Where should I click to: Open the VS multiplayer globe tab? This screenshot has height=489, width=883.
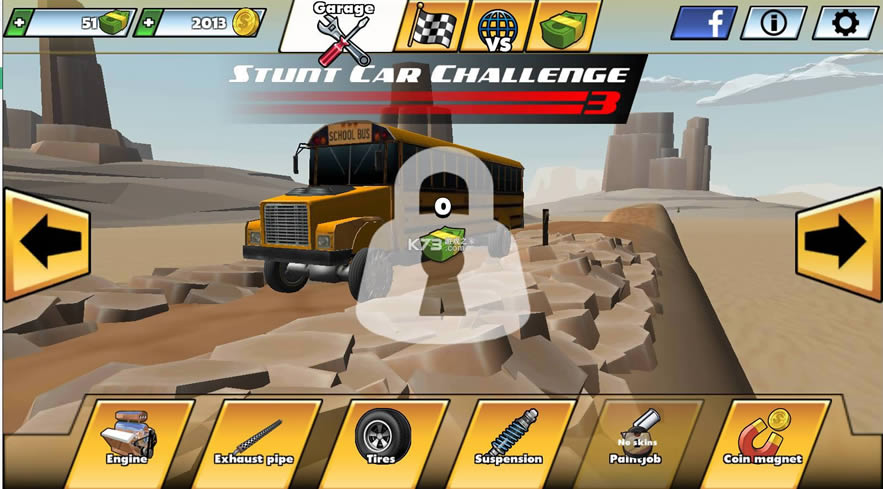498,26
